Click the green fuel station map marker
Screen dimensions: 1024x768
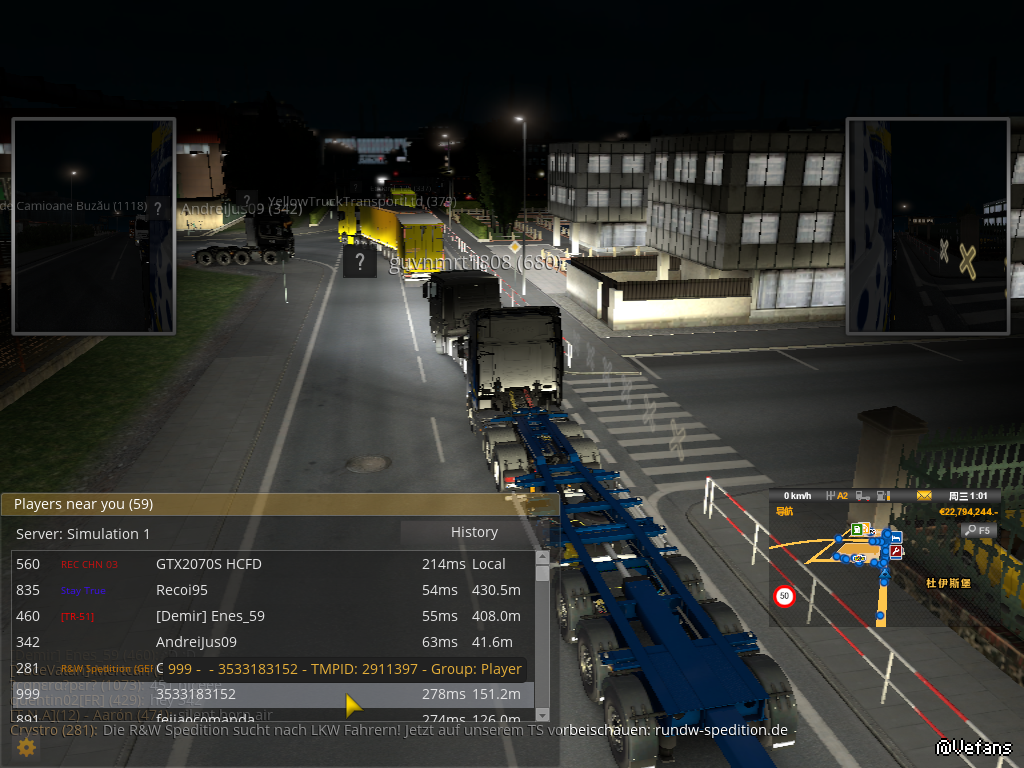(x=857, y=528)
